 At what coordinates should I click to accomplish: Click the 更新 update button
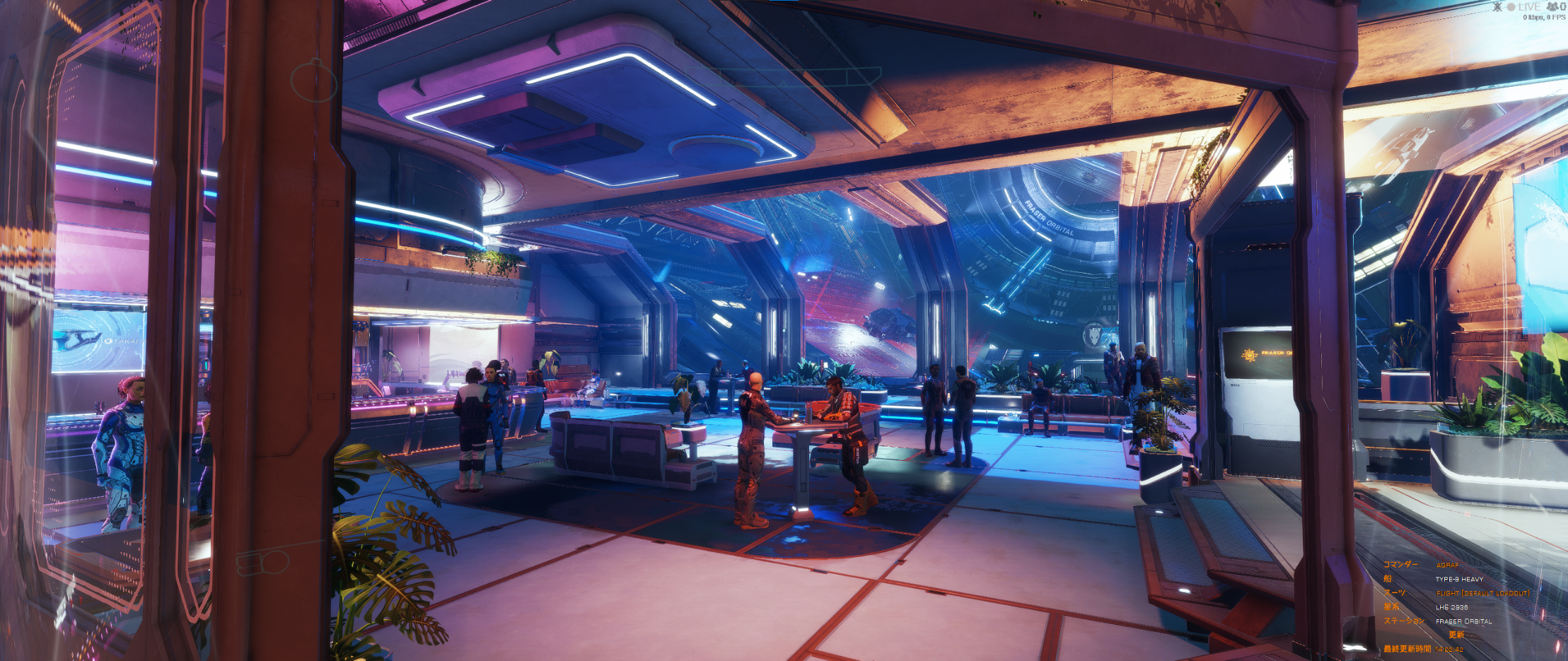click(1456, 635)
